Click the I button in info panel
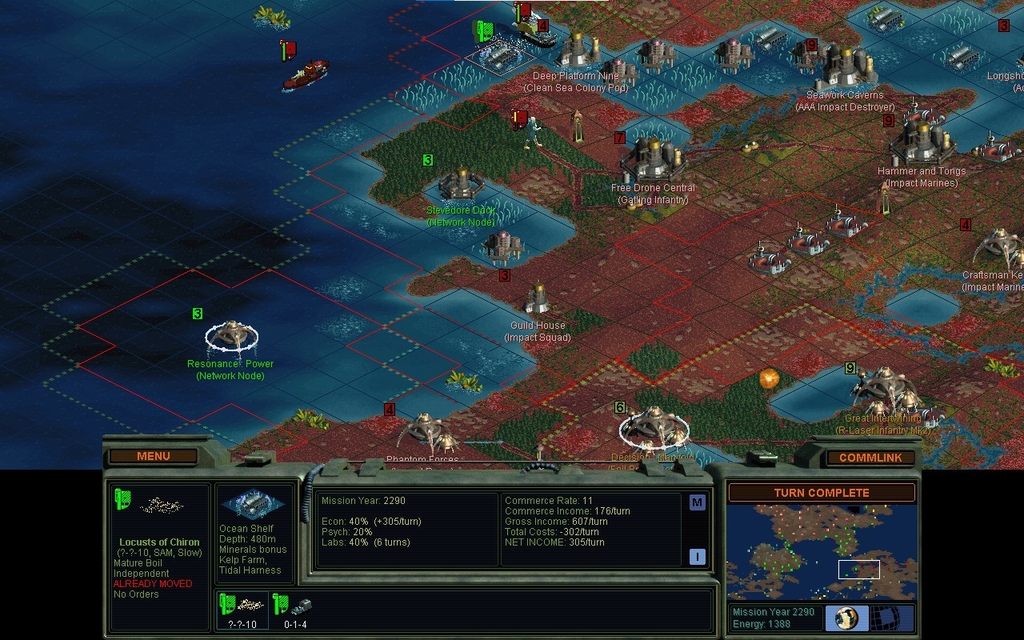 [697, 557]
